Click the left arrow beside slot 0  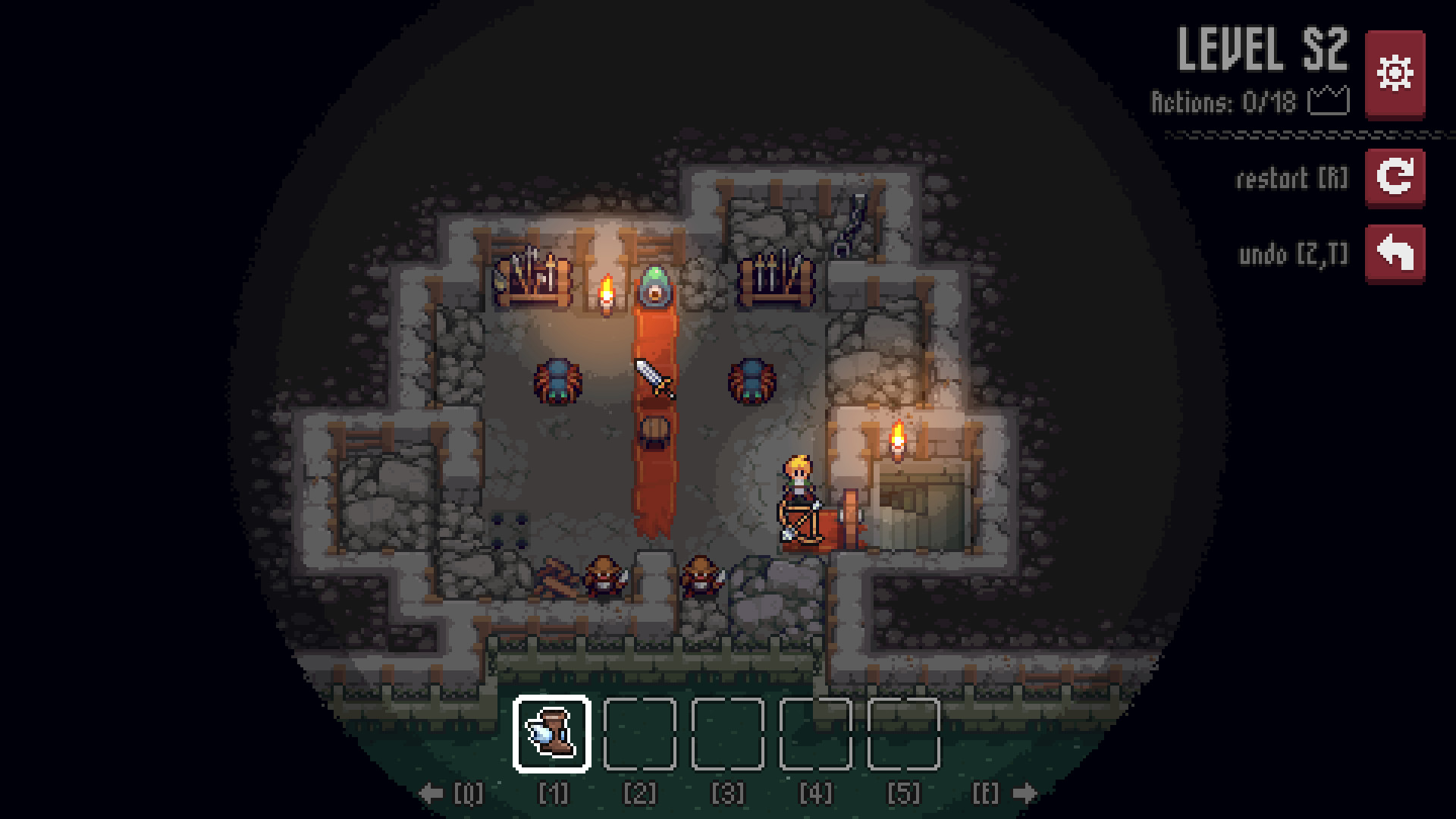[x=430, y=793]
